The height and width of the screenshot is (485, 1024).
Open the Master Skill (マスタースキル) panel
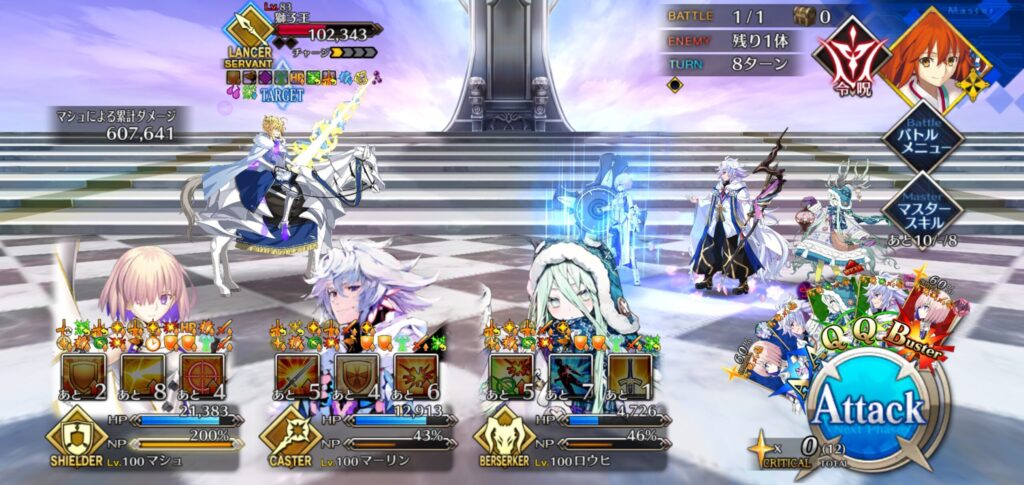[x=921, y=205]
